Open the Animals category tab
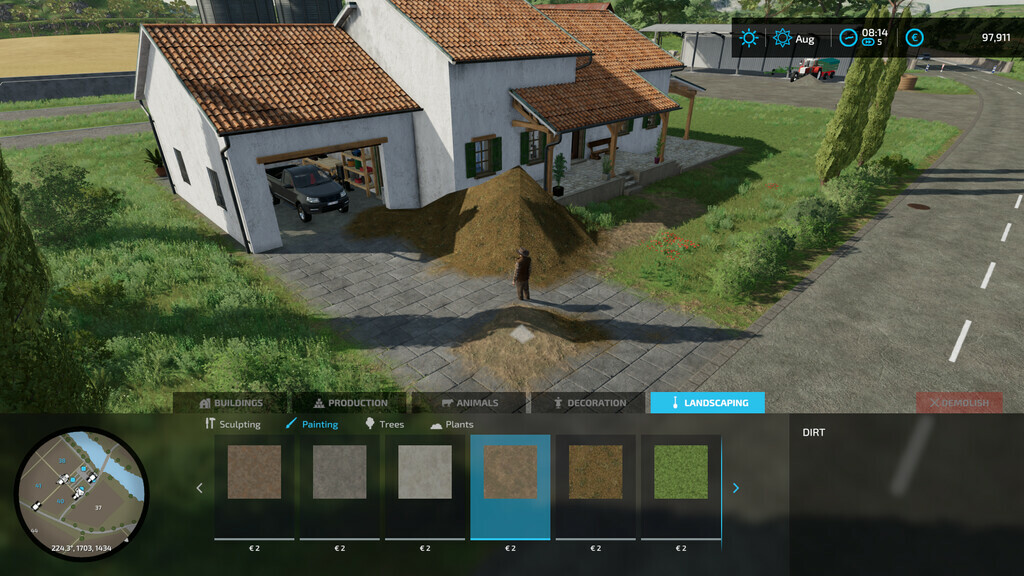Image resolution: width=1024 pixels, height=576 pixels. tap(469, 403)
